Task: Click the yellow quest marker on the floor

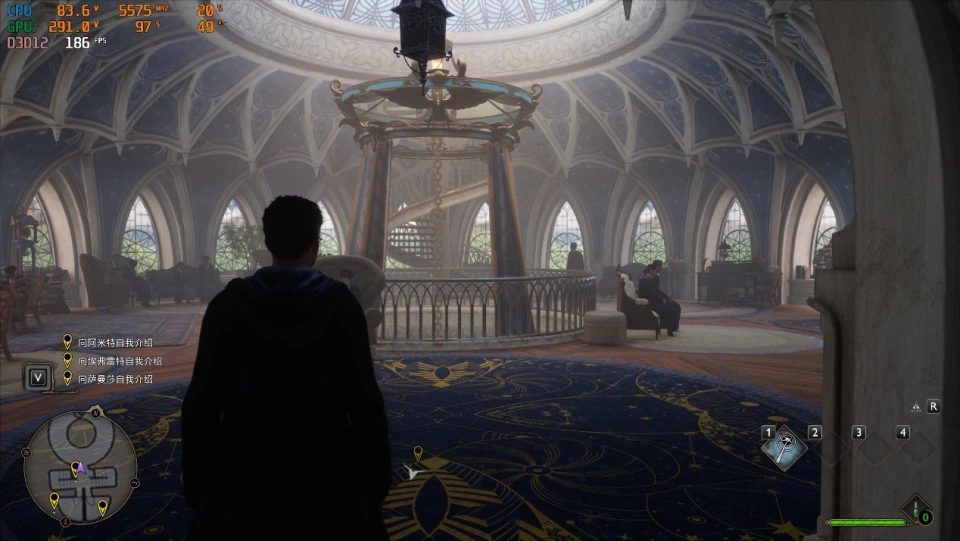Action: click(x=418, y=454)
